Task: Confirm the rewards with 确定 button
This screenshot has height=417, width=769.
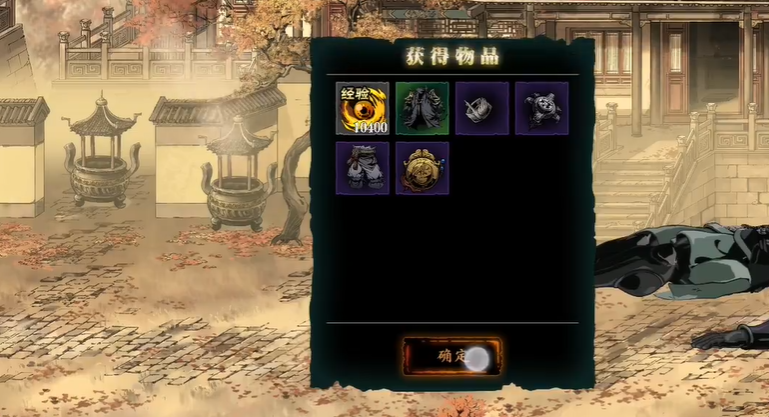Action: tap(451, 356)
